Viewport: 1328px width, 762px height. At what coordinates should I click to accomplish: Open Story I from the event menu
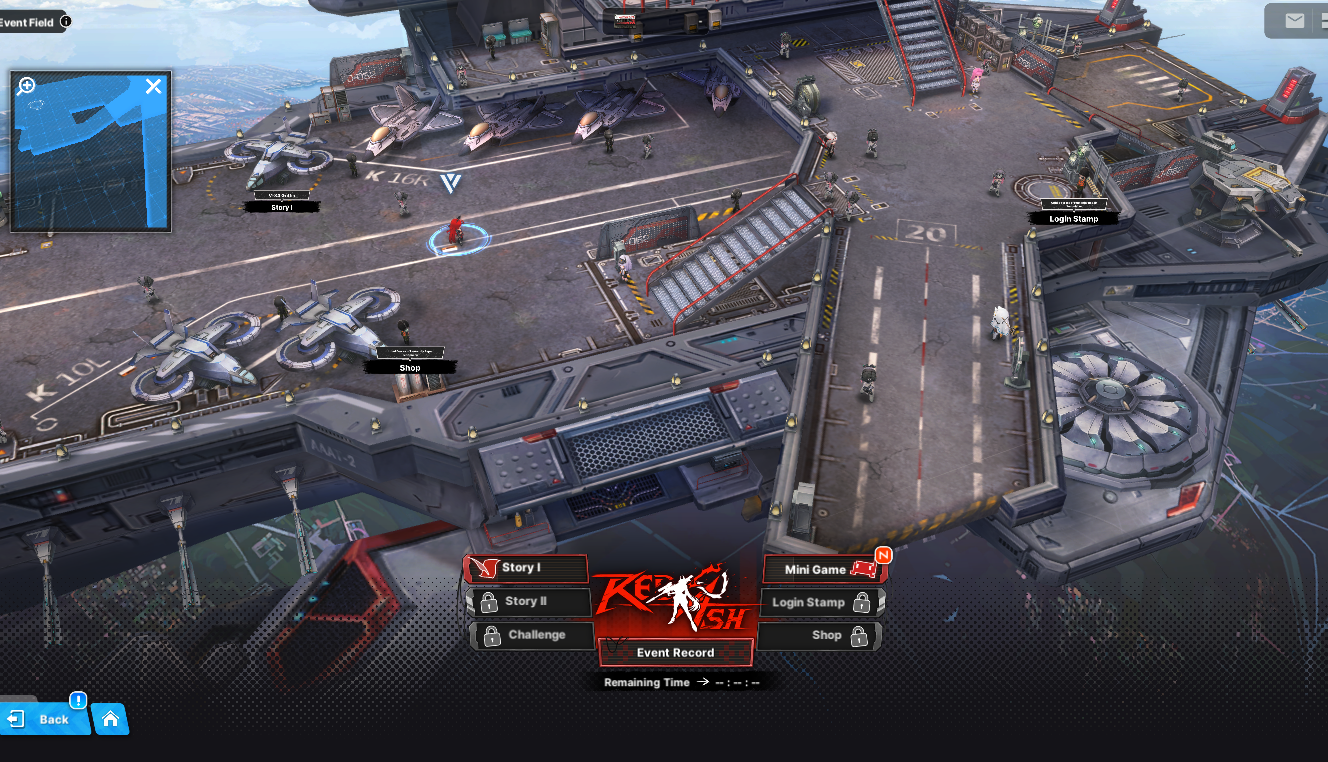[527, 568]
